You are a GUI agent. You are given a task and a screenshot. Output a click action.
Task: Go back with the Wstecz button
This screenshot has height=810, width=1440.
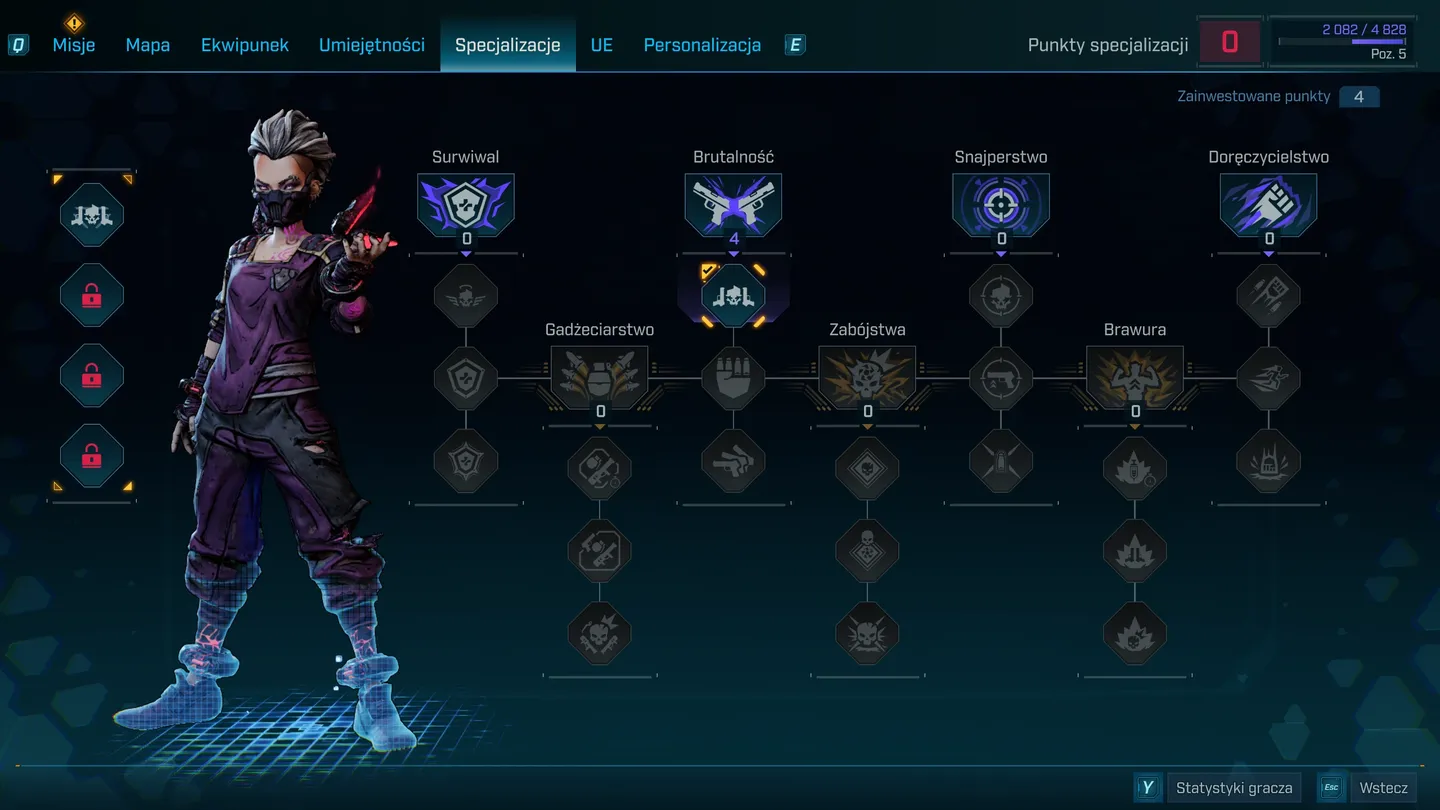(1383, 788)
